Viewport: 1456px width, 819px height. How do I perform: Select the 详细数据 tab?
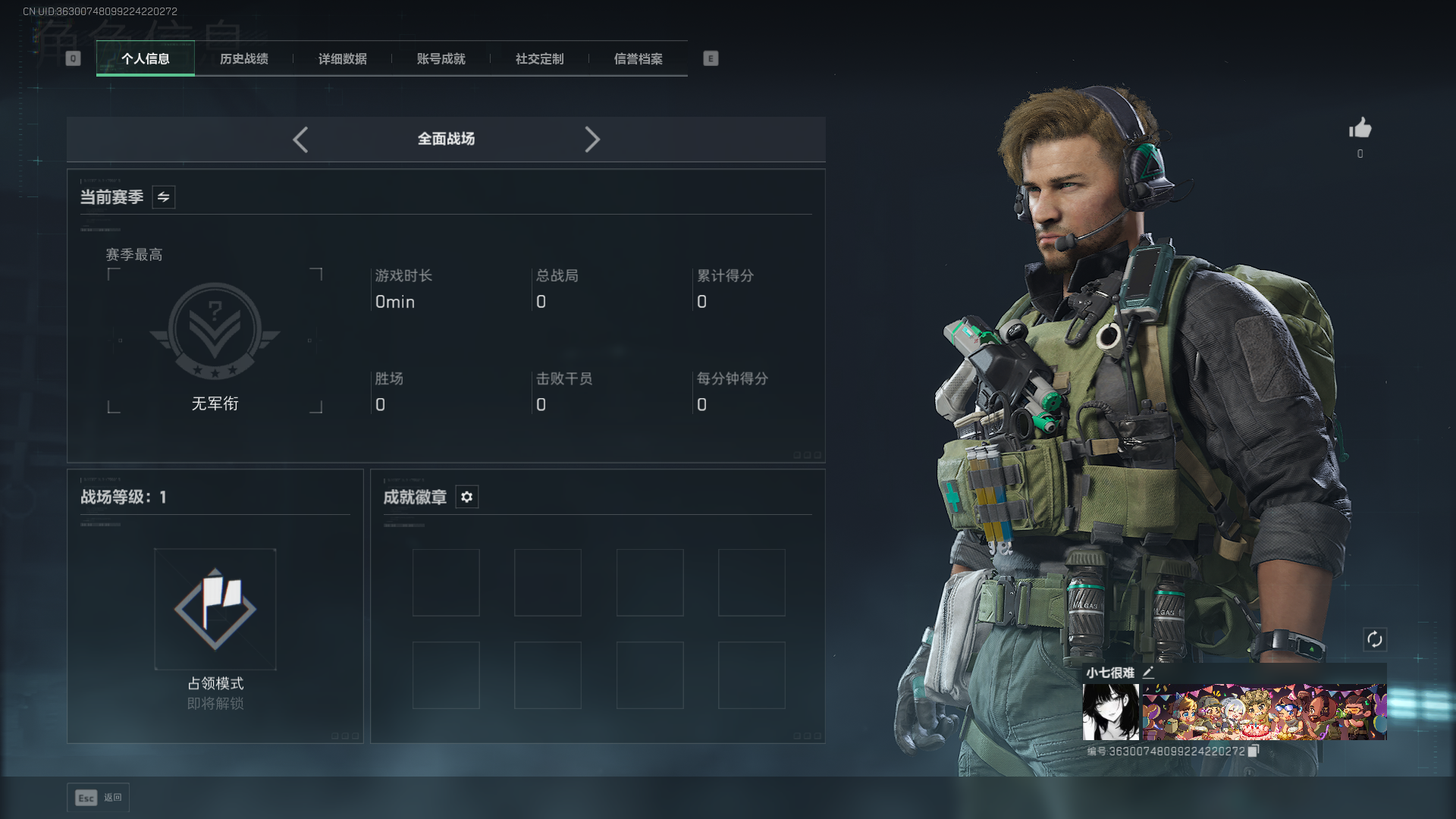tap(342, 58)
